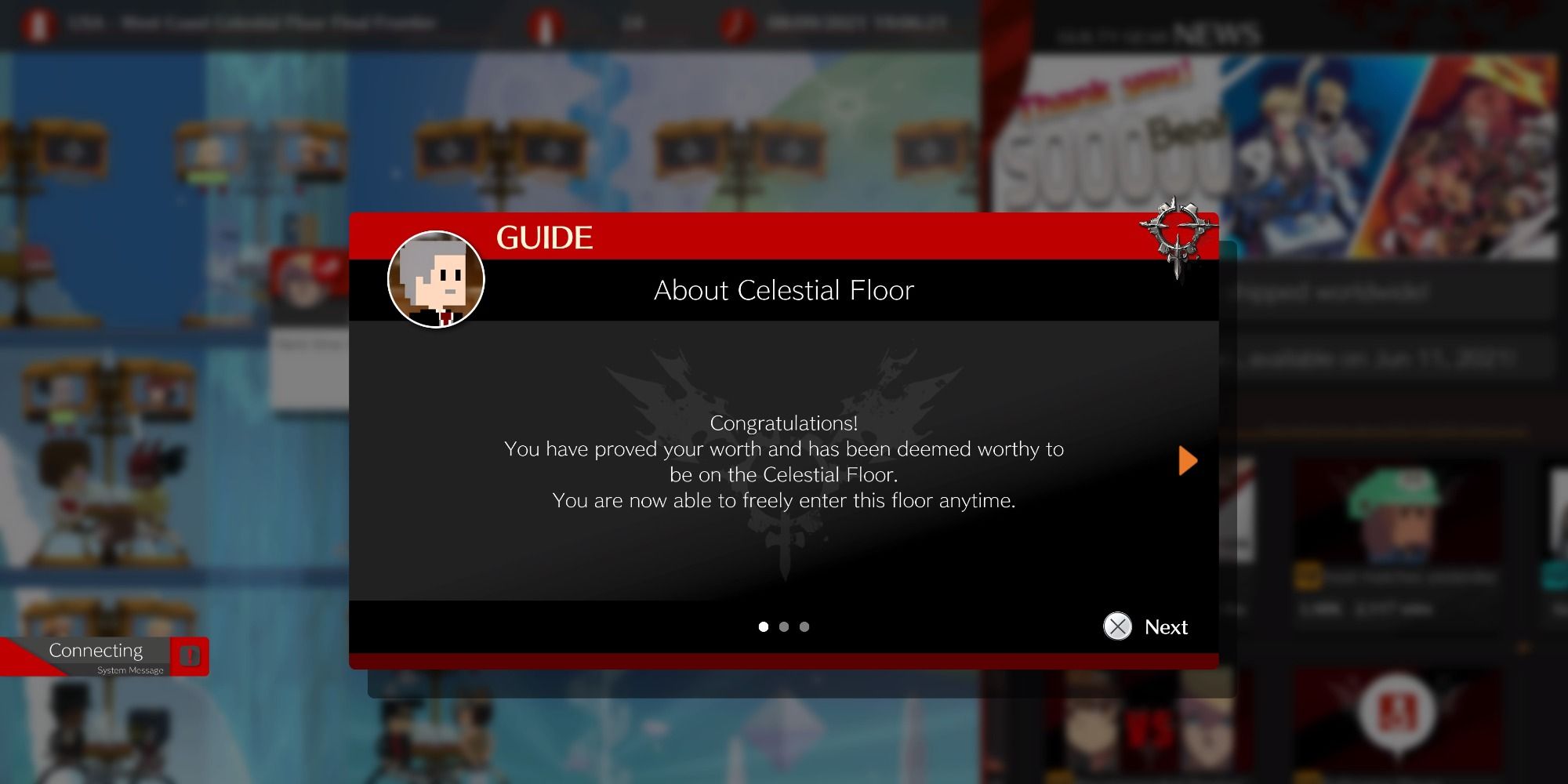Click the page dot progress indicator row
Screen dimensions: 1568x784
point(783,626)
